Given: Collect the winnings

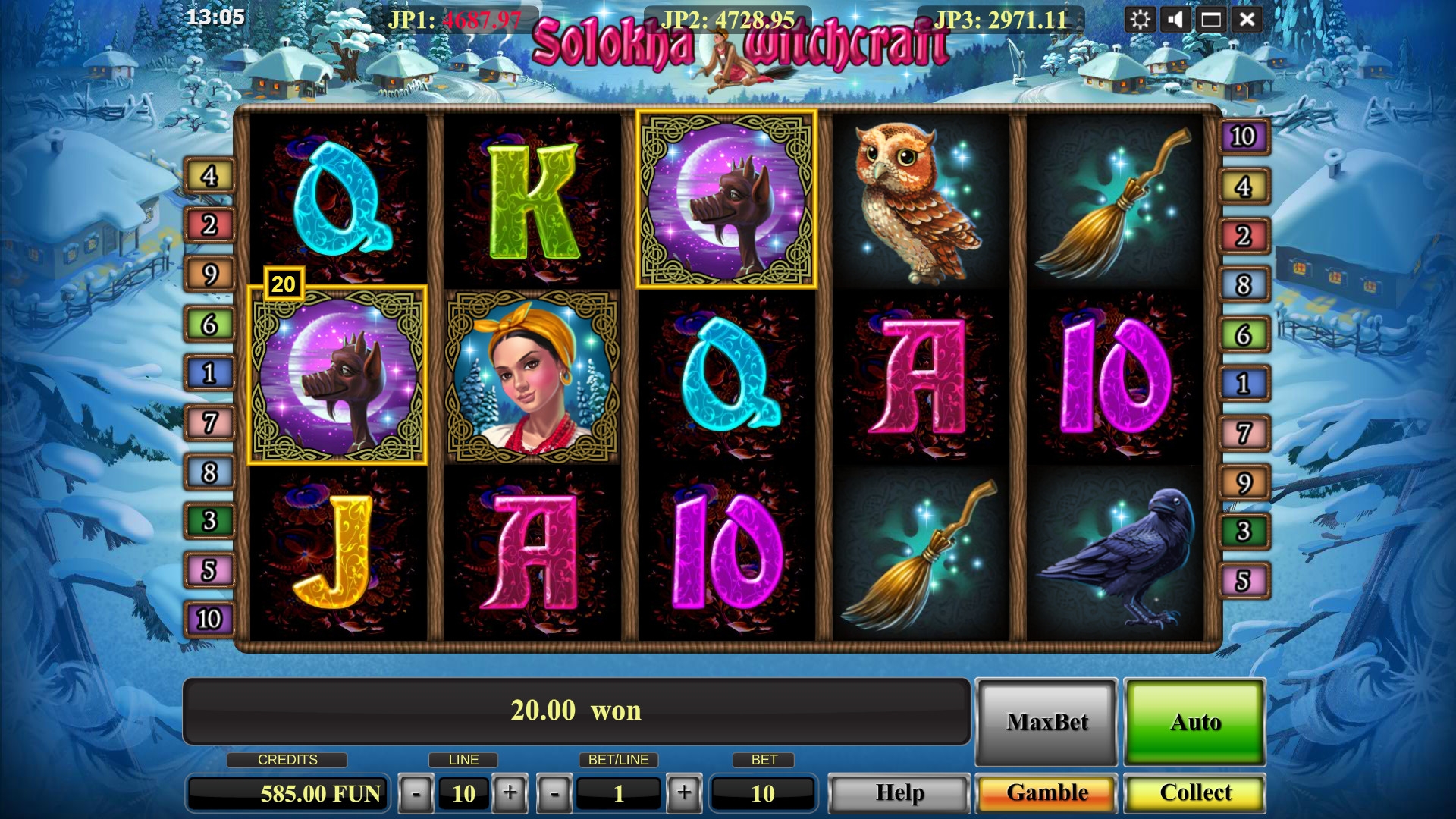Looking at the screenshot, I should (1195, 793).
